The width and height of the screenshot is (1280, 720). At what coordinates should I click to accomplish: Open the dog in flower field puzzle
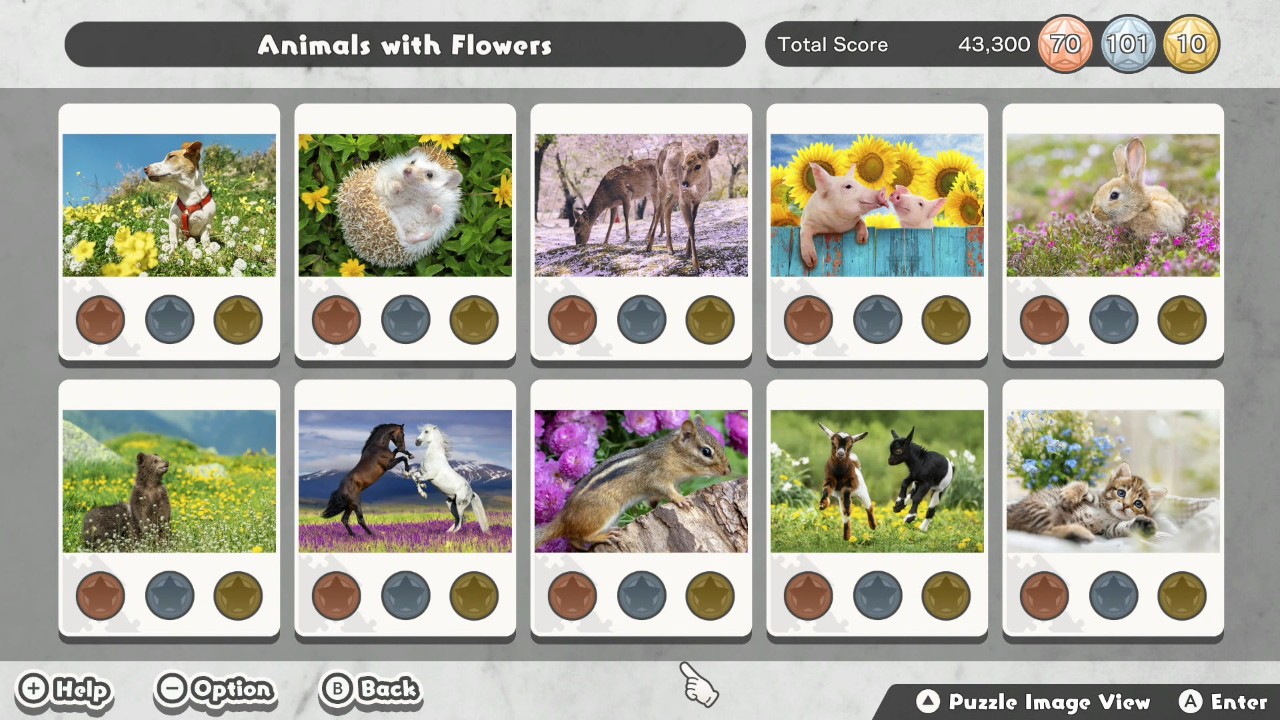coord(168,204)
